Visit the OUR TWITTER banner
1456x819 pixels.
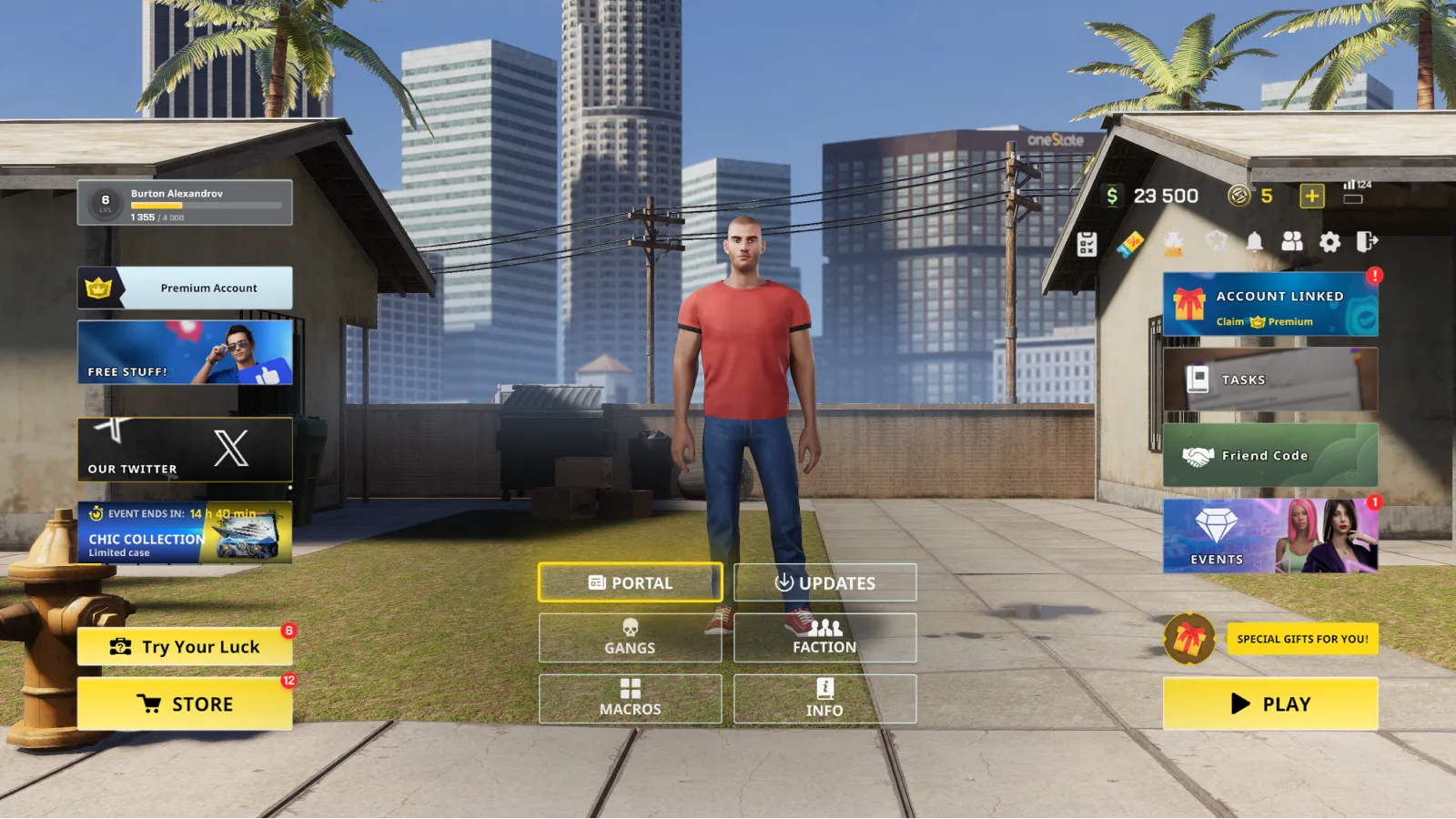coord(185,450)
